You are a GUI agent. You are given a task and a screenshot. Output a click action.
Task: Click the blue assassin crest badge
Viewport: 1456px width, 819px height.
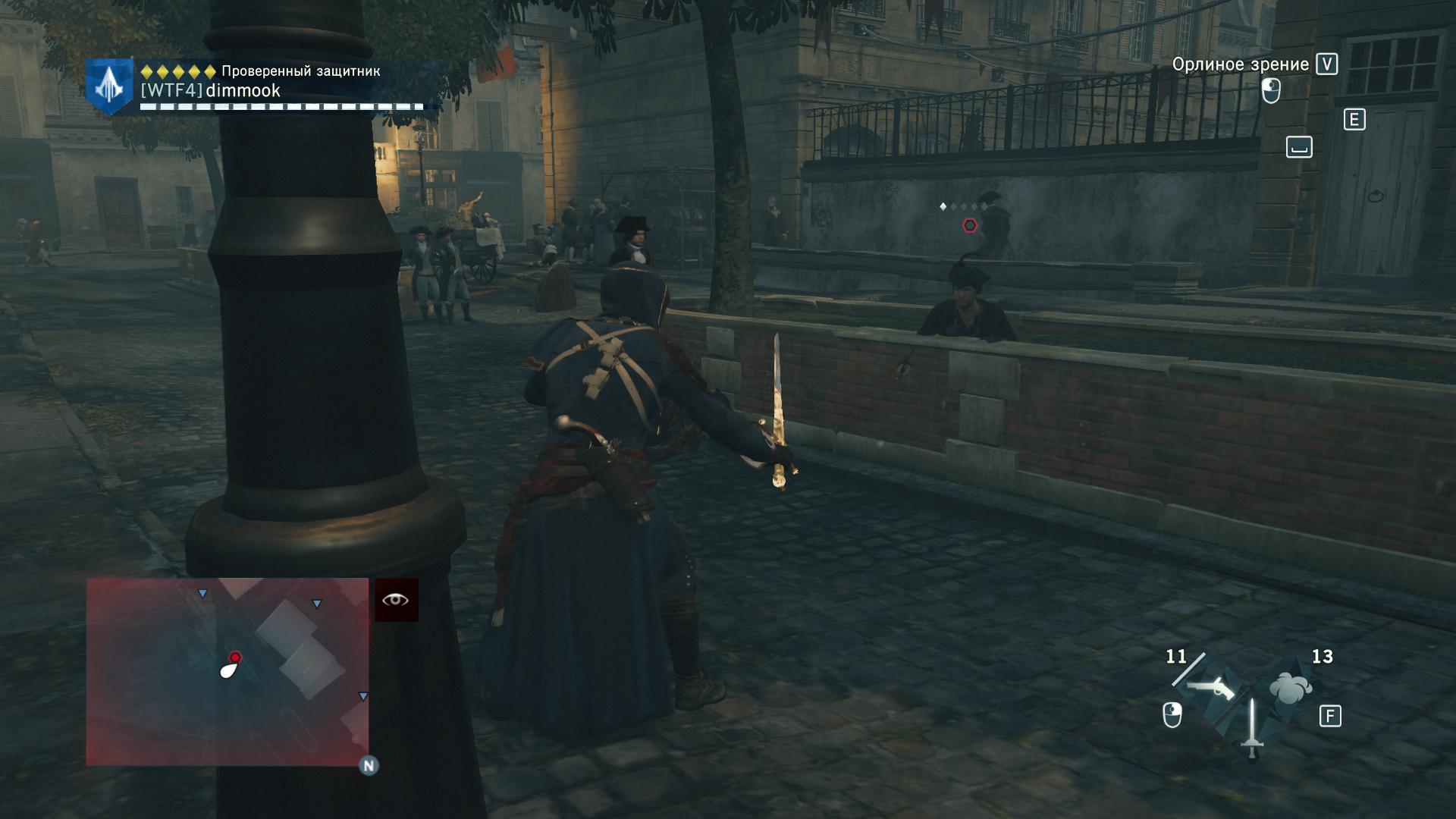pos(109,87)
